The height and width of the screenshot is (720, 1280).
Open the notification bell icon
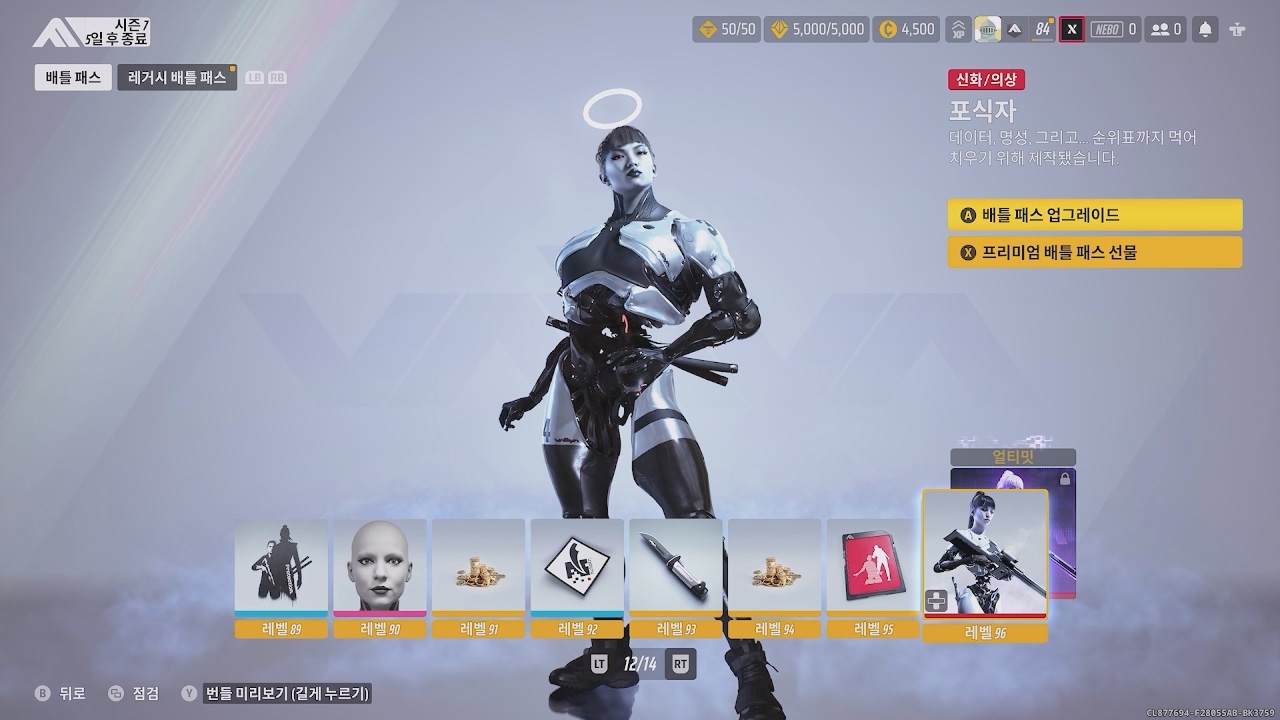click(1205, 29)
